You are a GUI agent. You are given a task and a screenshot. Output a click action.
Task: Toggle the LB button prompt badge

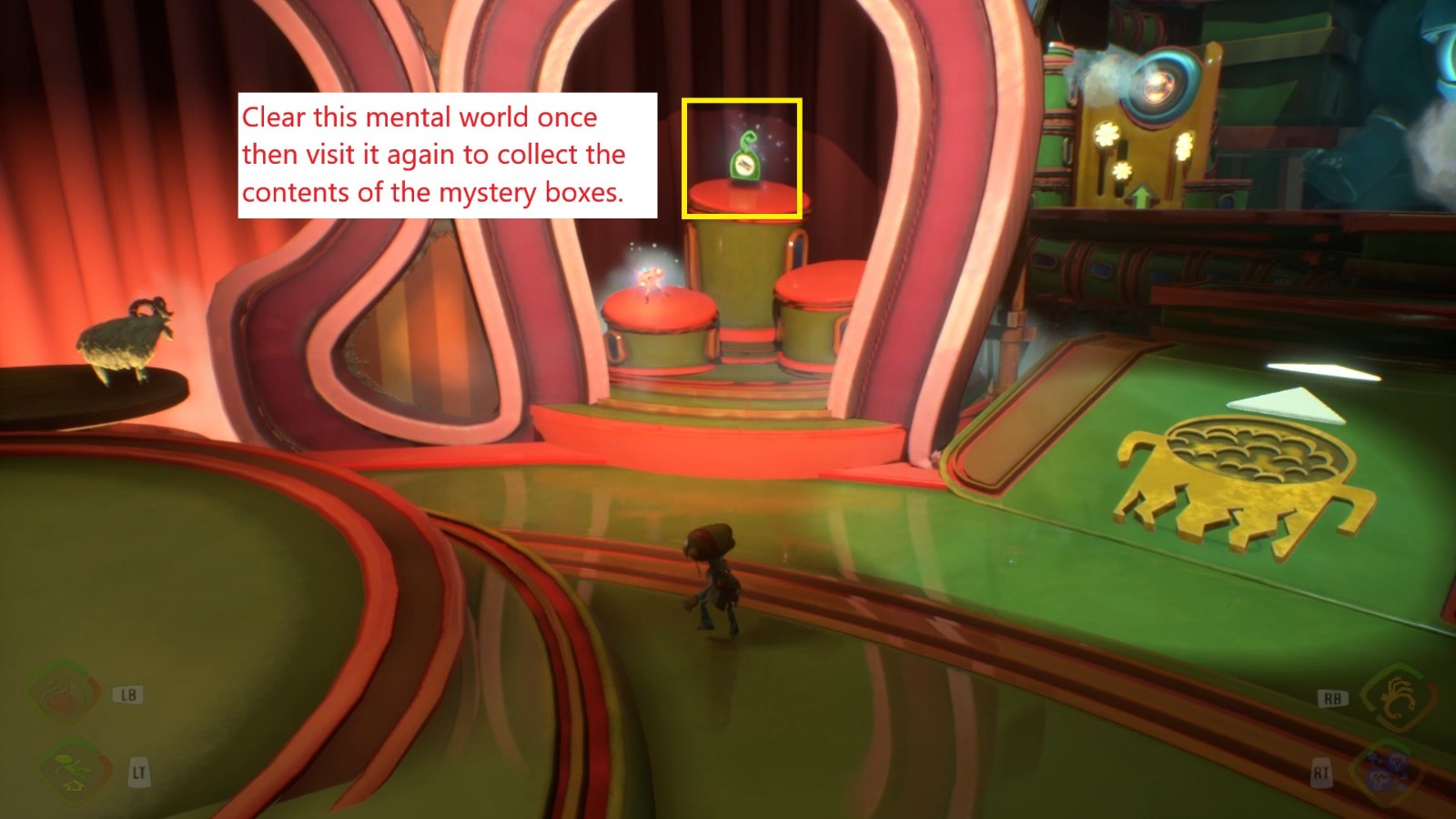pos(127,696)
